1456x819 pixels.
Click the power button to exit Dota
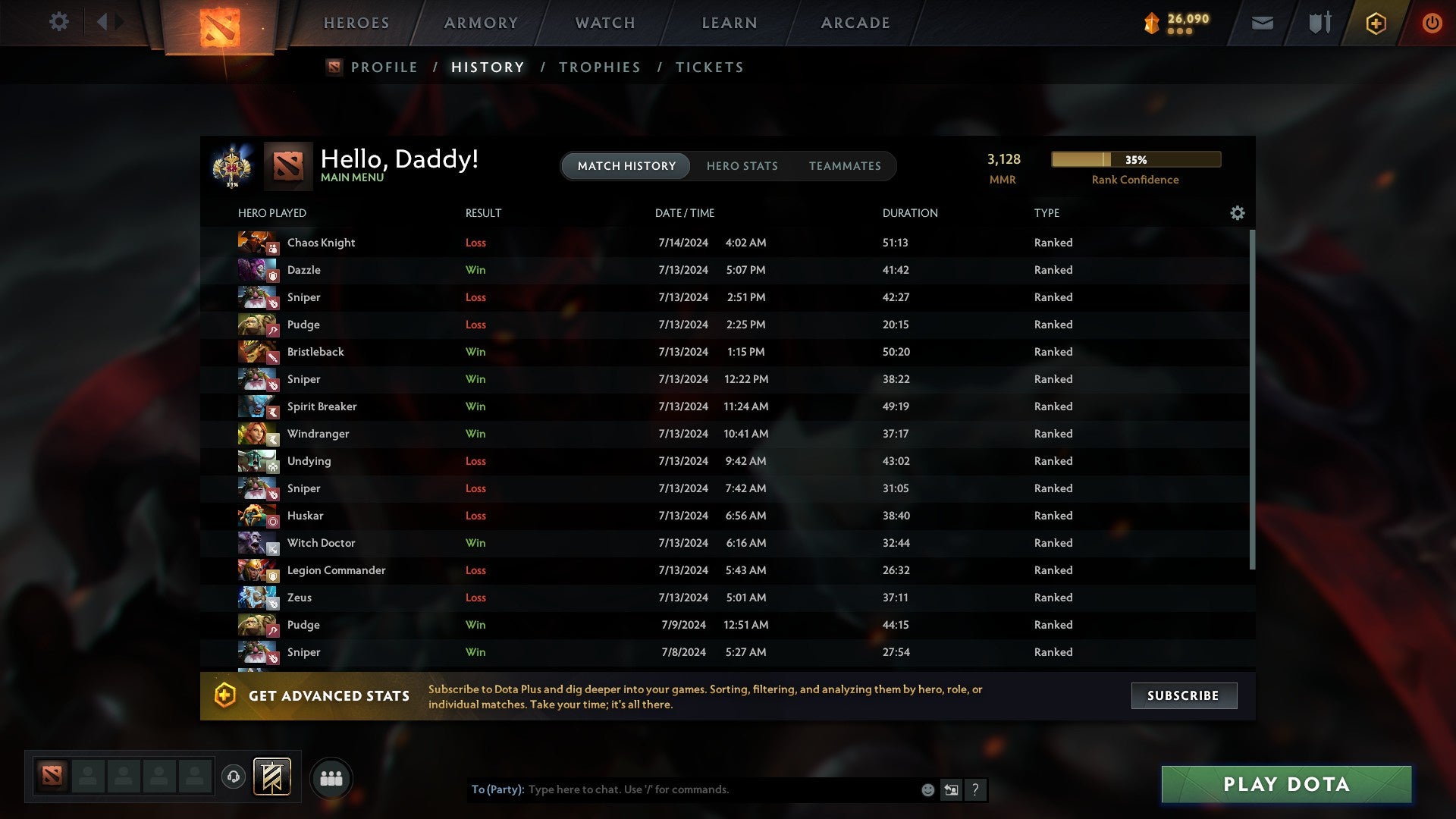tap(1432, 23)
